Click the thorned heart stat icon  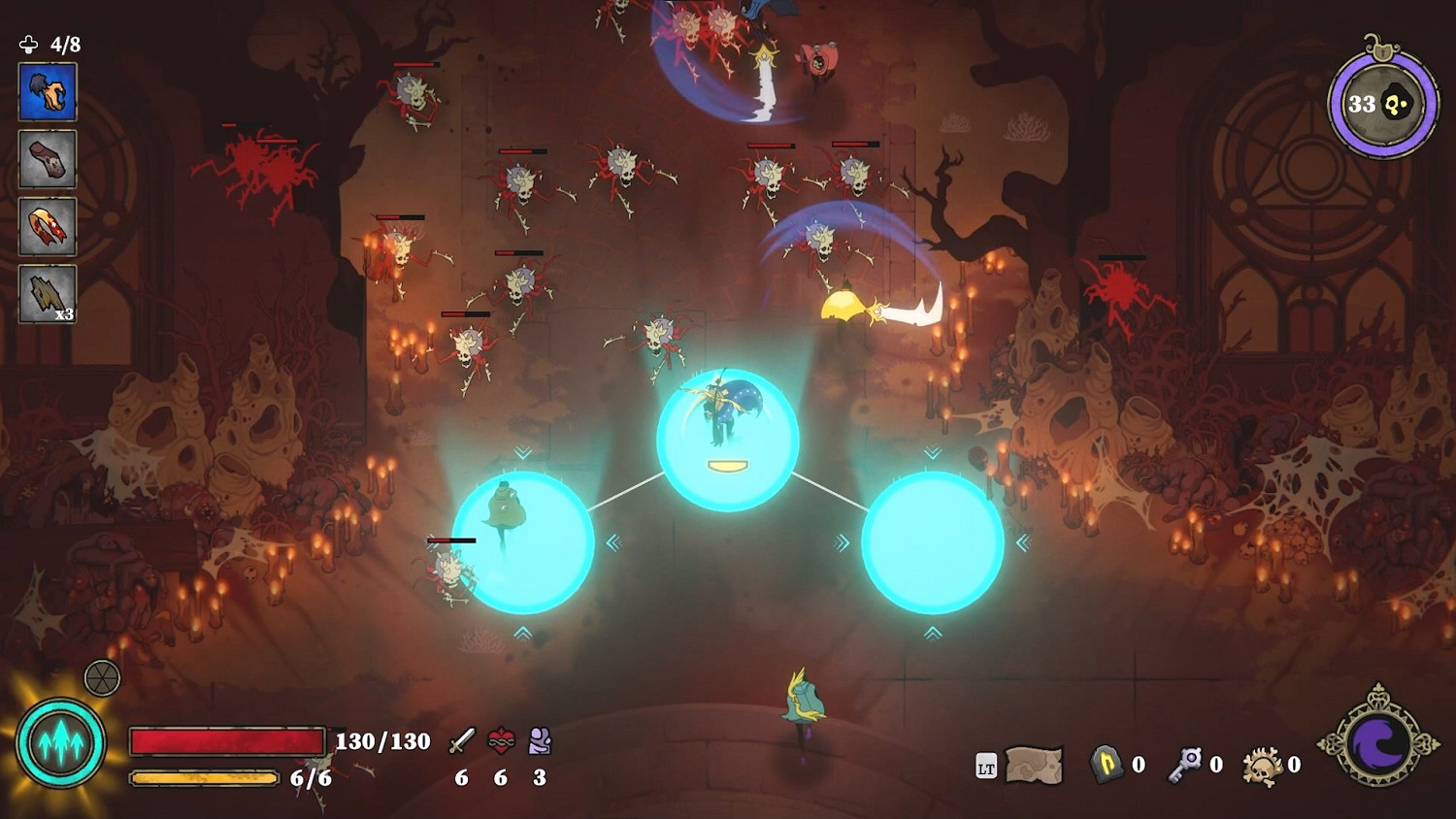[501, 741]
